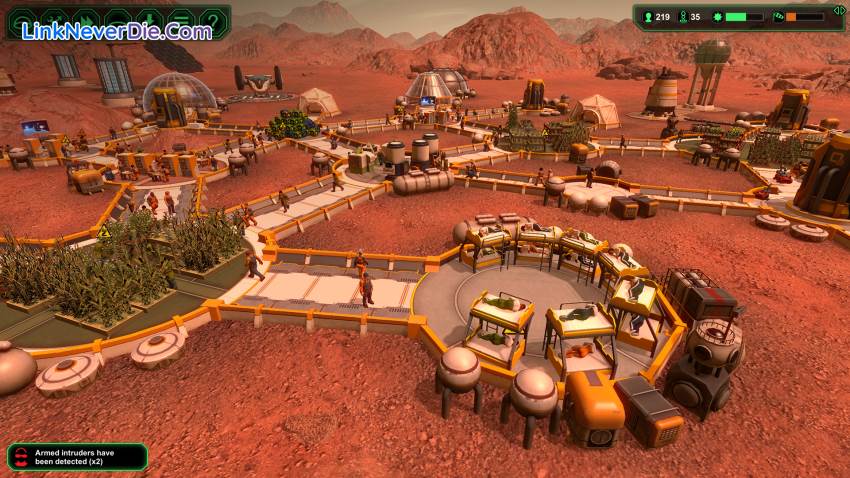The width and height of the screenshot is (850, 478).
Task: Open the three-lines menu button
Action: click(181, 20)
